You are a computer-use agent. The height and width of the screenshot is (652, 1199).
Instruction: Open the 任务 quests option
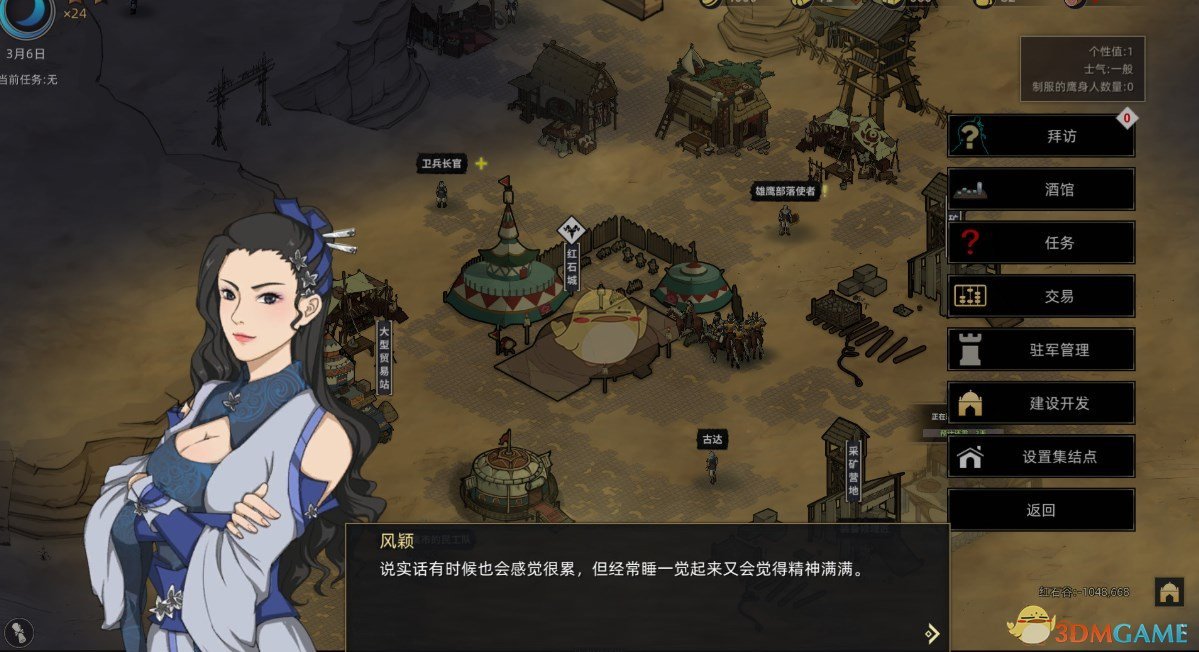coord(1040,243)
